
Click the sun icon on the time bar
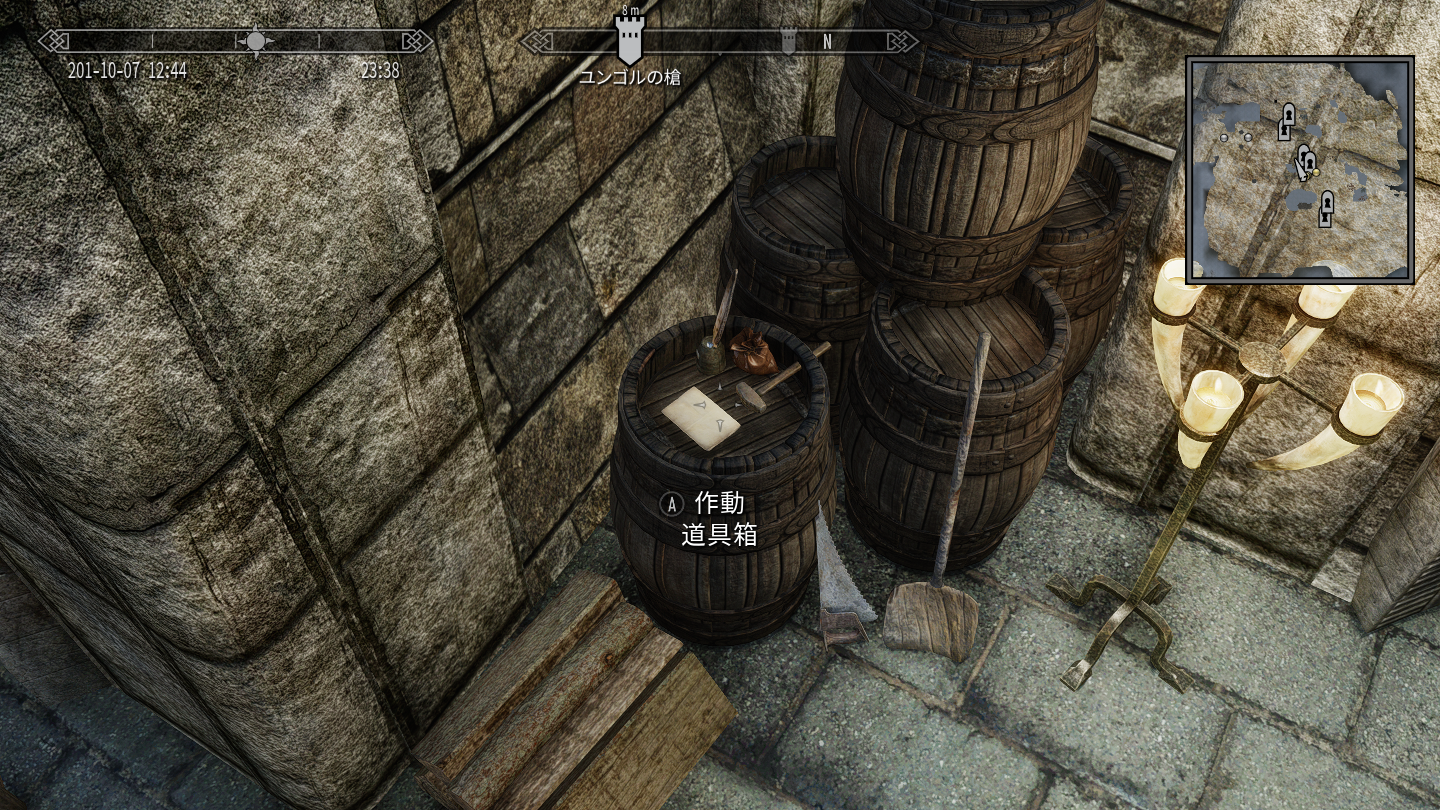pos(256,41)
